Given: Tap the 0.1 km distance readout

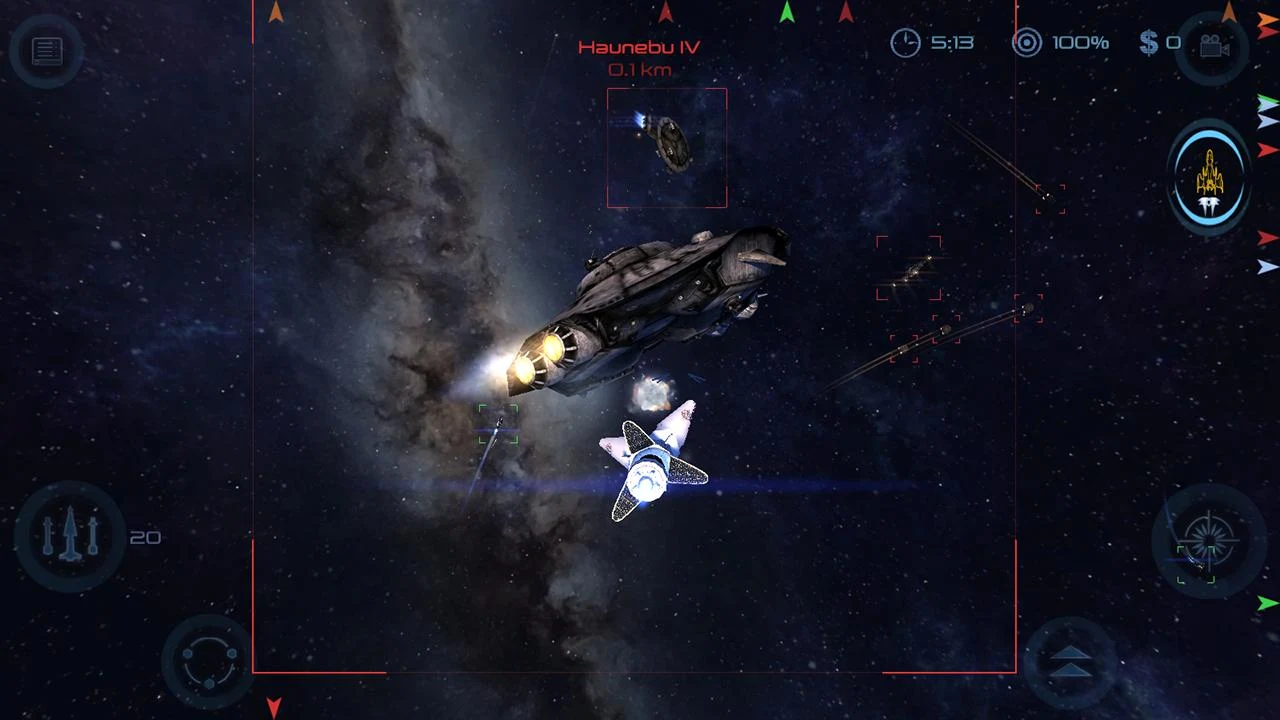Looking at the screenshot, I should (640, 69).
